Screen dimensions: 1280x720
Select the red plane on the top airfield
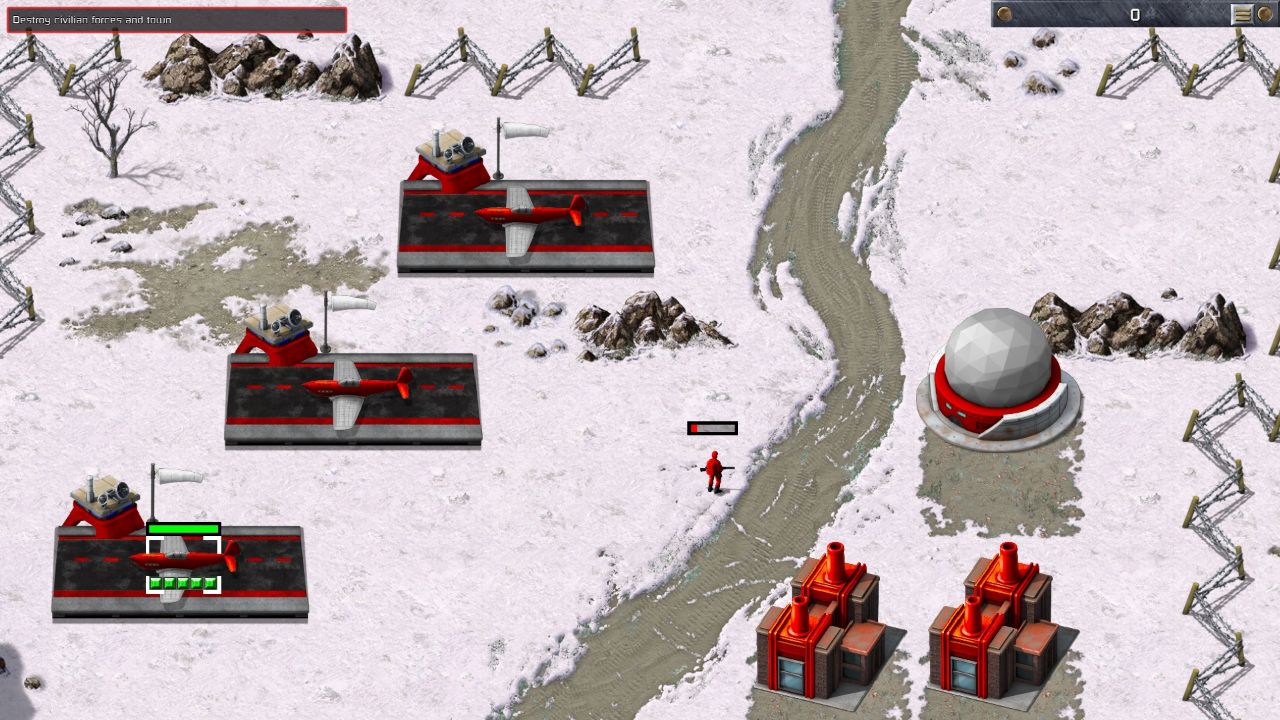click(520, 213)
